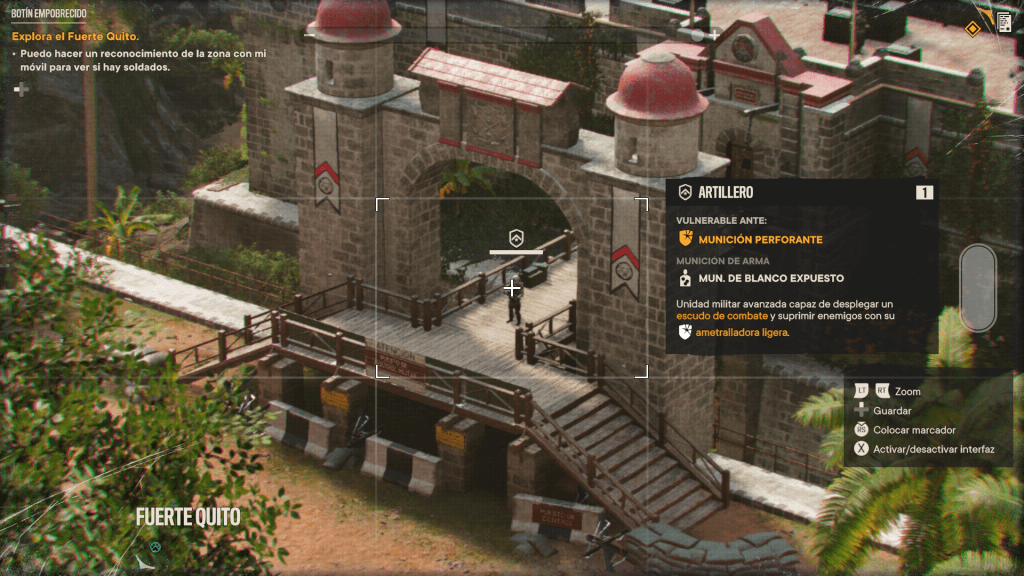Select the Munición Perforante weakness entry

(x=760, y=239)
